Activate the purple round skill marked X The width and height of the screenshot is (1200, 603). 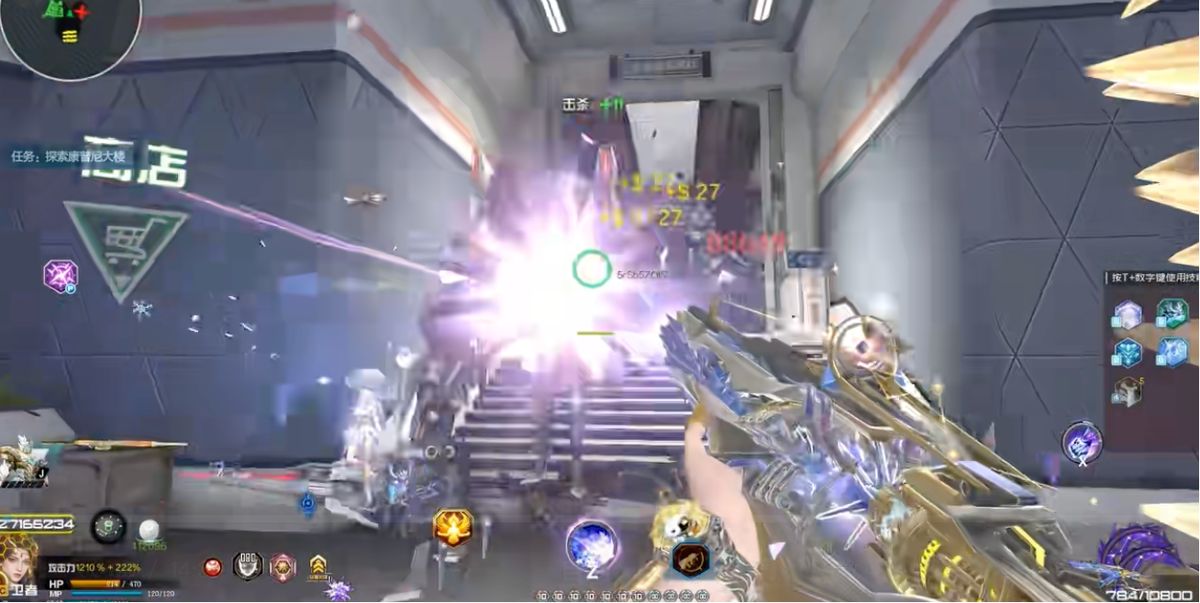click(x=1082, y=442)
